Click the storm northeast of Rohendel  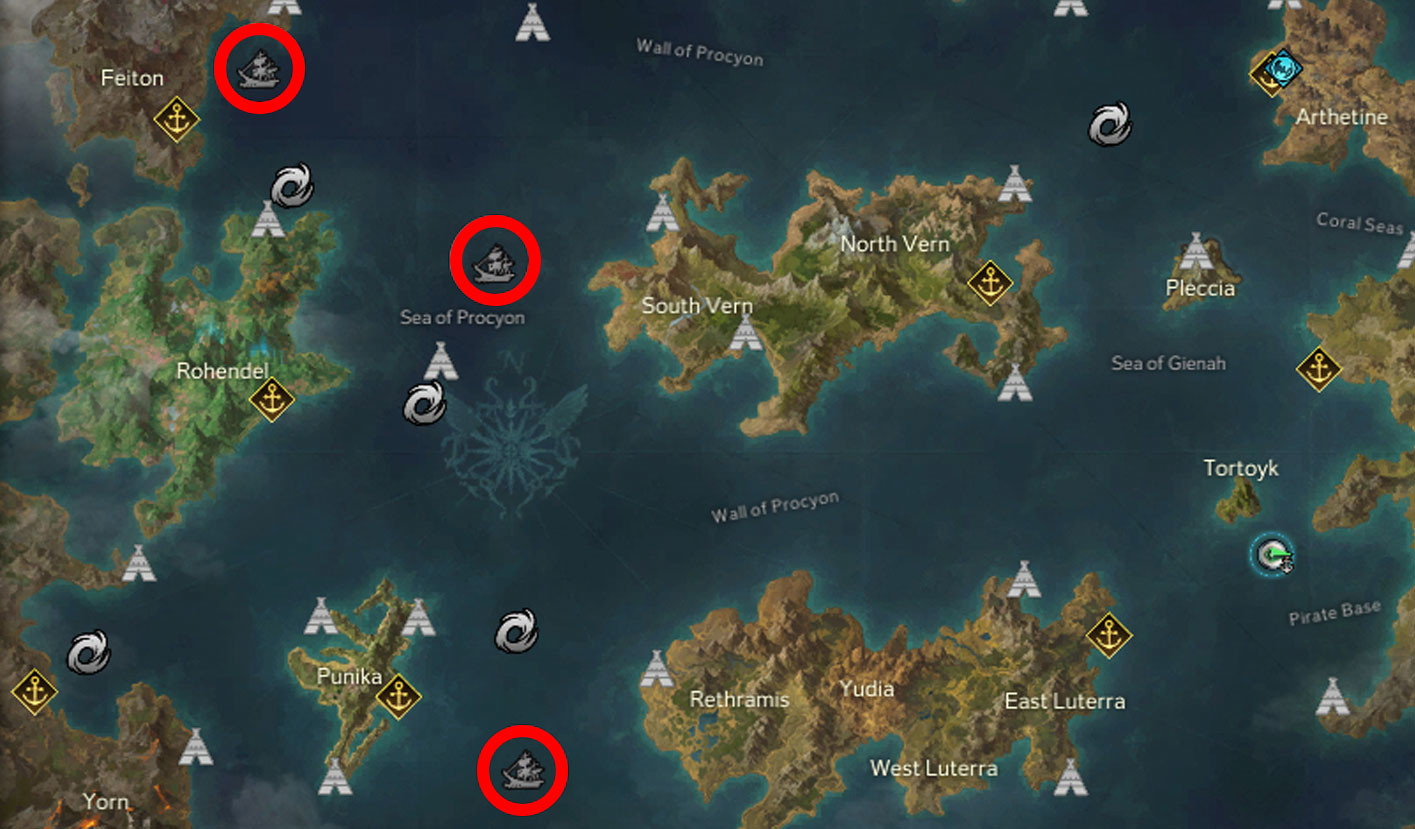290,187
